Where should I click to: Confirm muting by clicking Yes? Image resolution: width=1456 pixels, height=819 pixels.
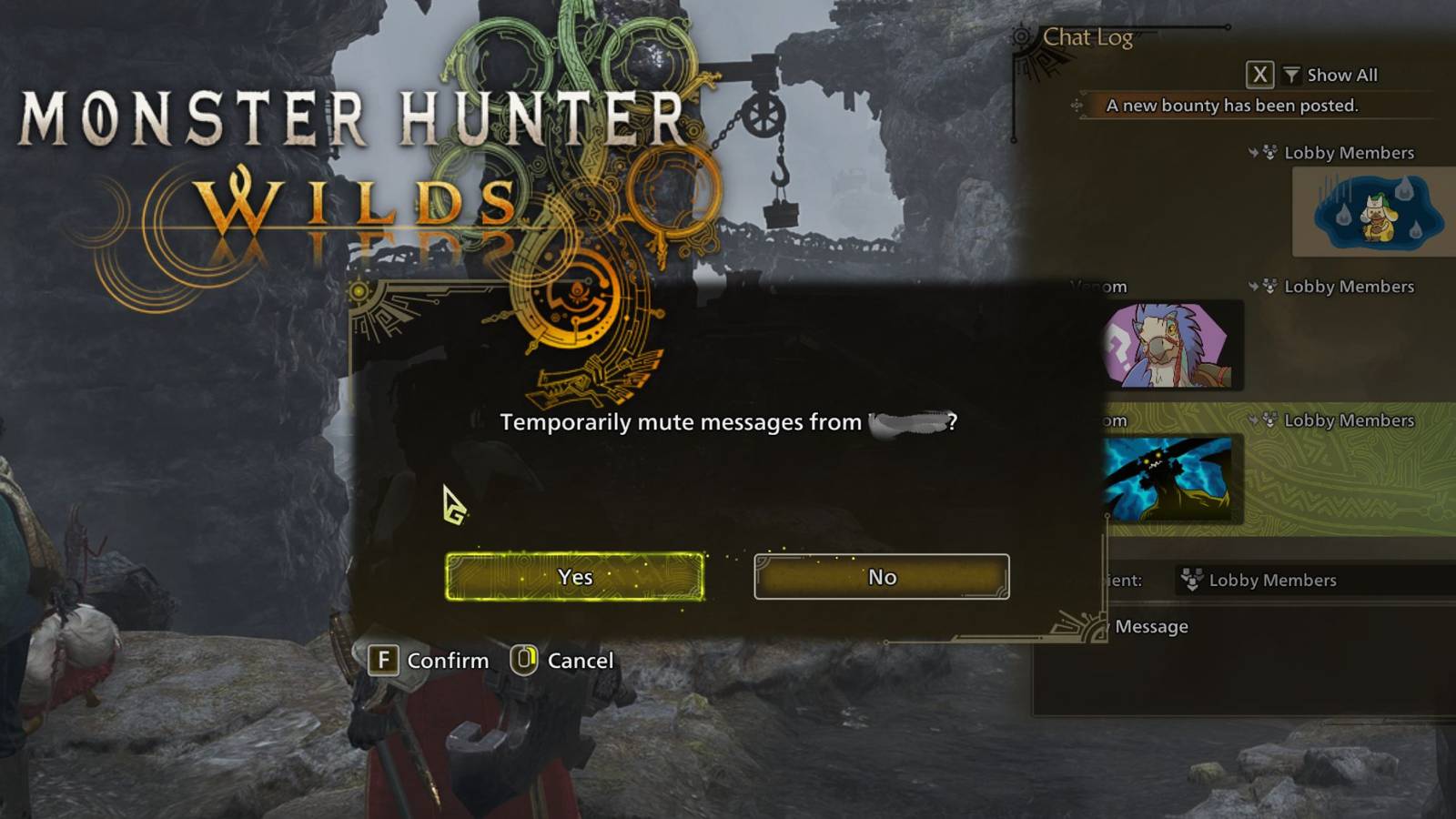(x=573, y=577)
